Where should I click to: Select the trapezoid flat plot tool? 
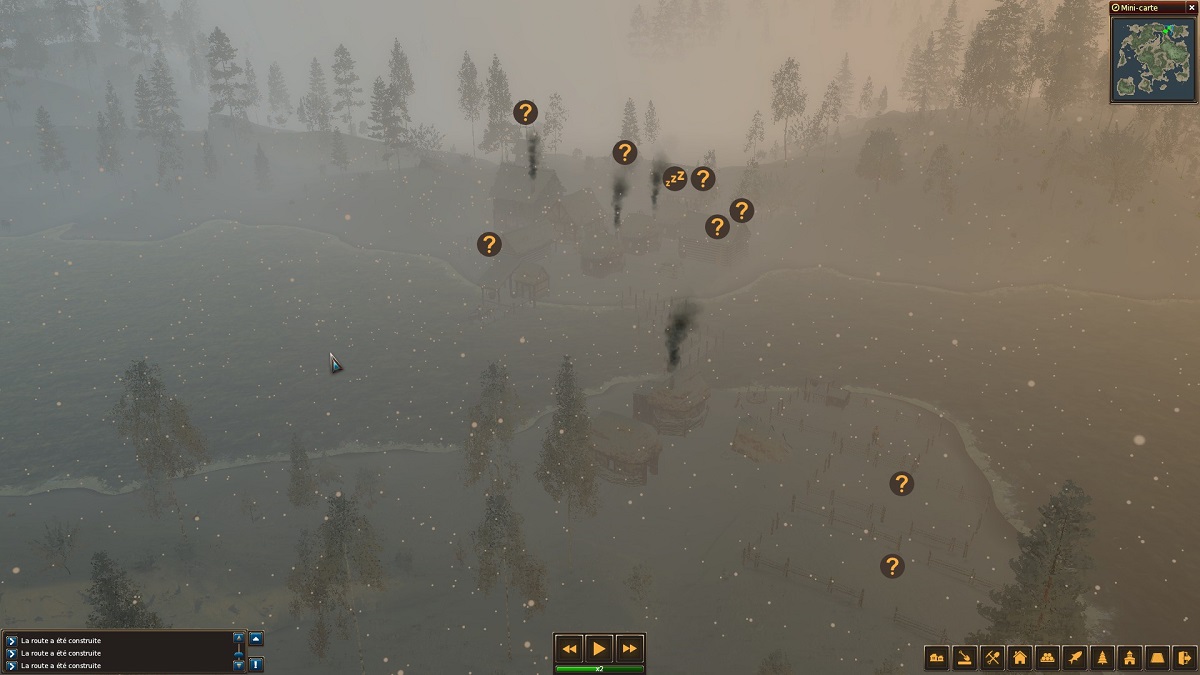[x=1157, y=657]
